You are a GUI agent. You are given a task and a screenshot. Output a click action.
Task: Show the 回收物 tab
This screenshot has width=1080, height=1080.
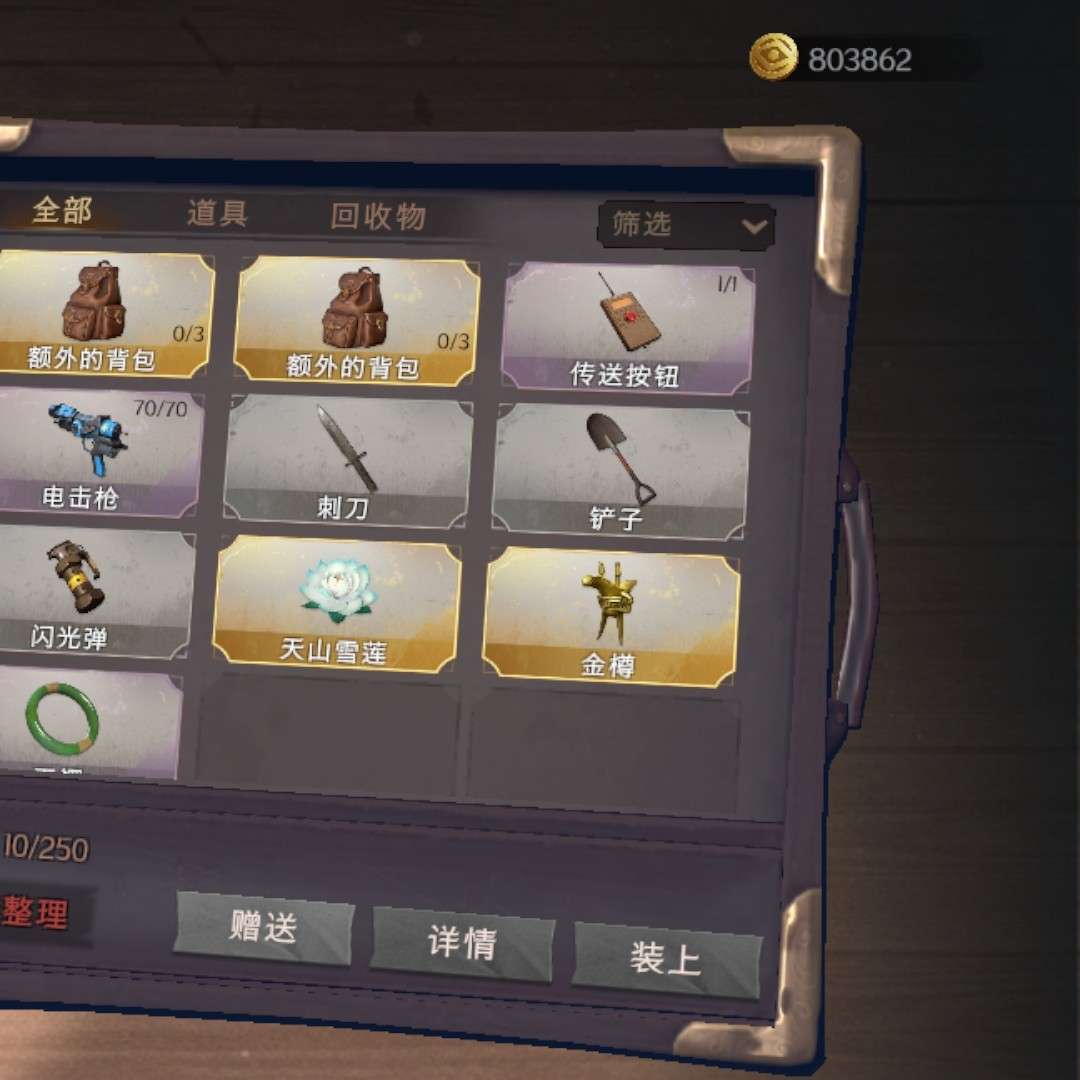(x=378, y=217)
